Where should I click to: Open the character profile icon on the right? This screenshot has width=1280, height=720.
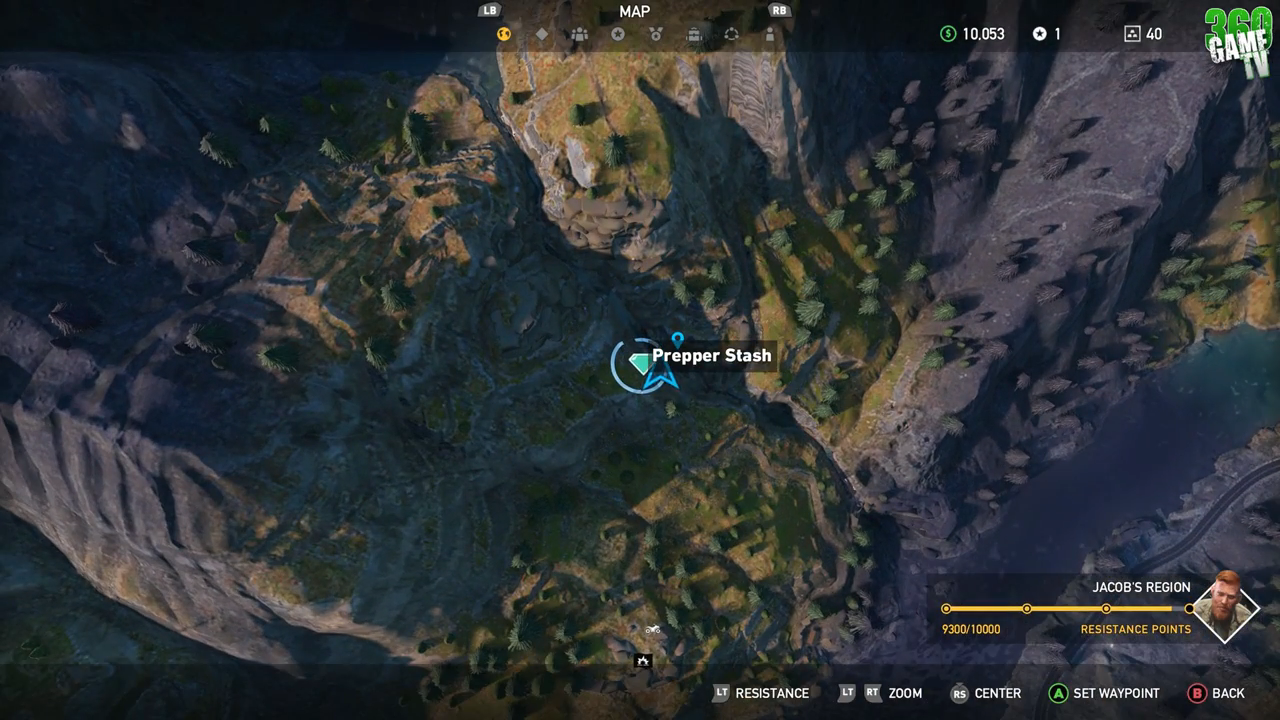coord(770,34)
